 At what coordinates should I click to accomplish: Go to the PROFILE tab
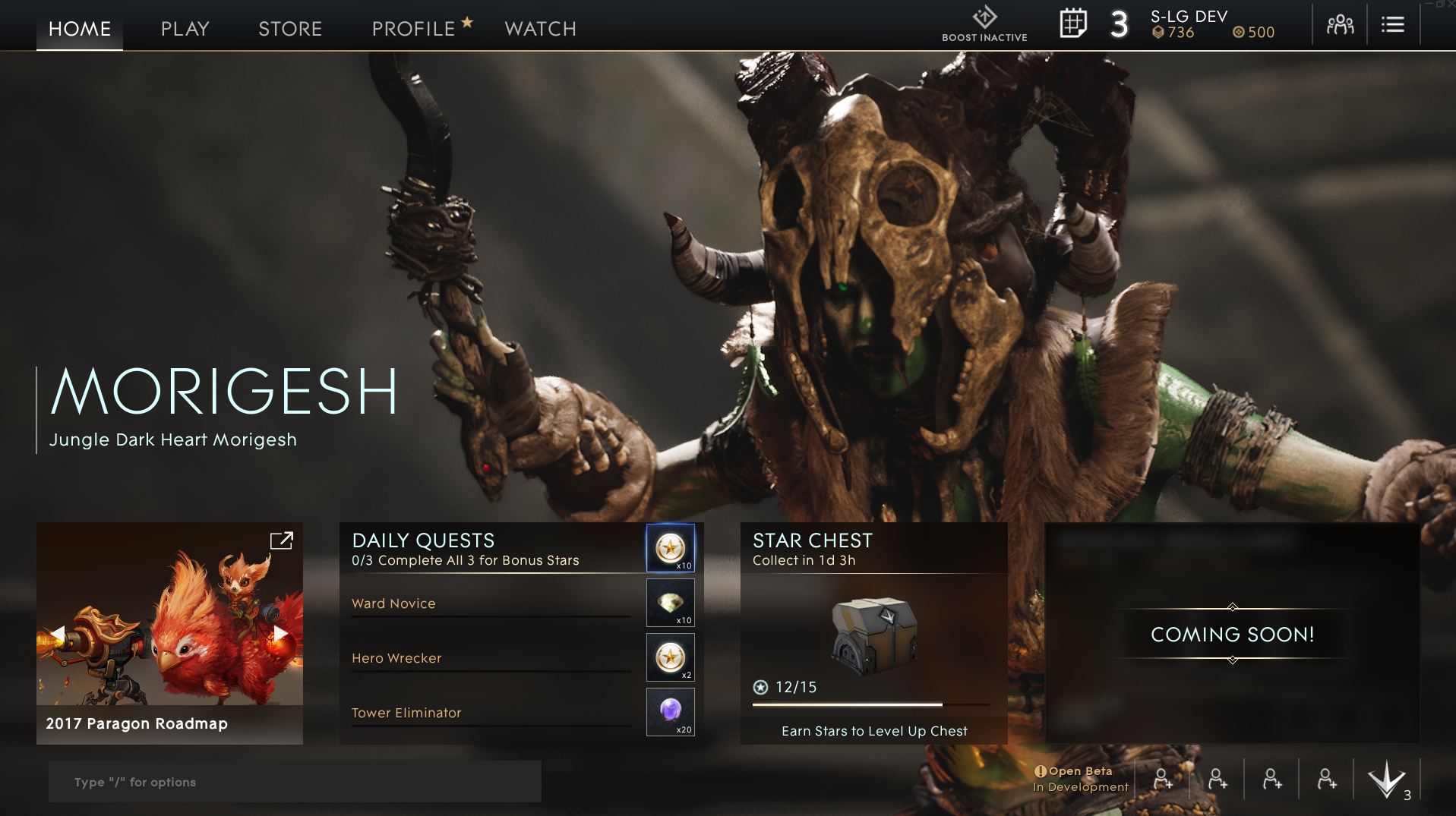coord(413,29)
